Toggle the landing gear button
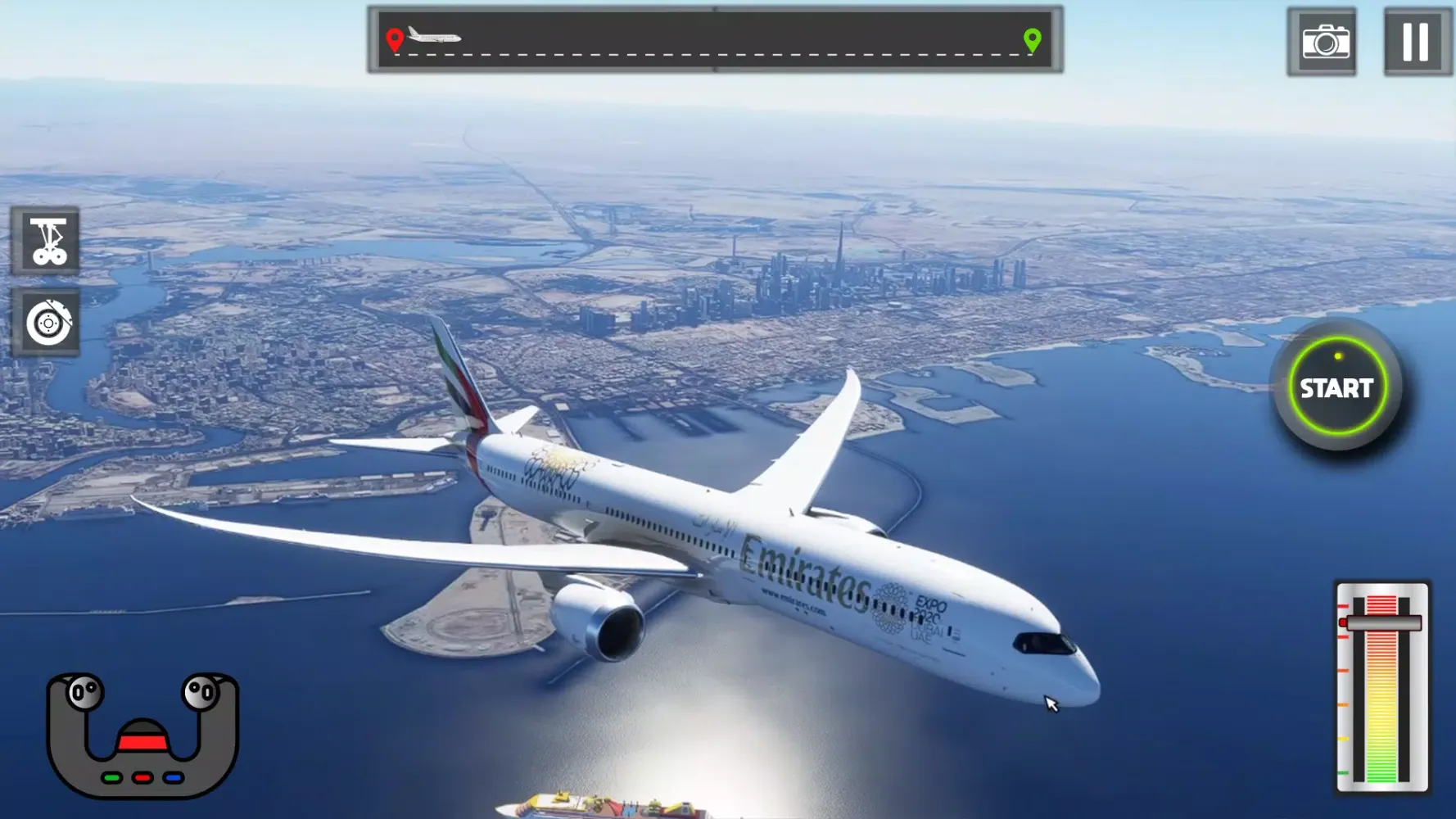The width and height of the screenshot is (1456, 819). (47, 241)
